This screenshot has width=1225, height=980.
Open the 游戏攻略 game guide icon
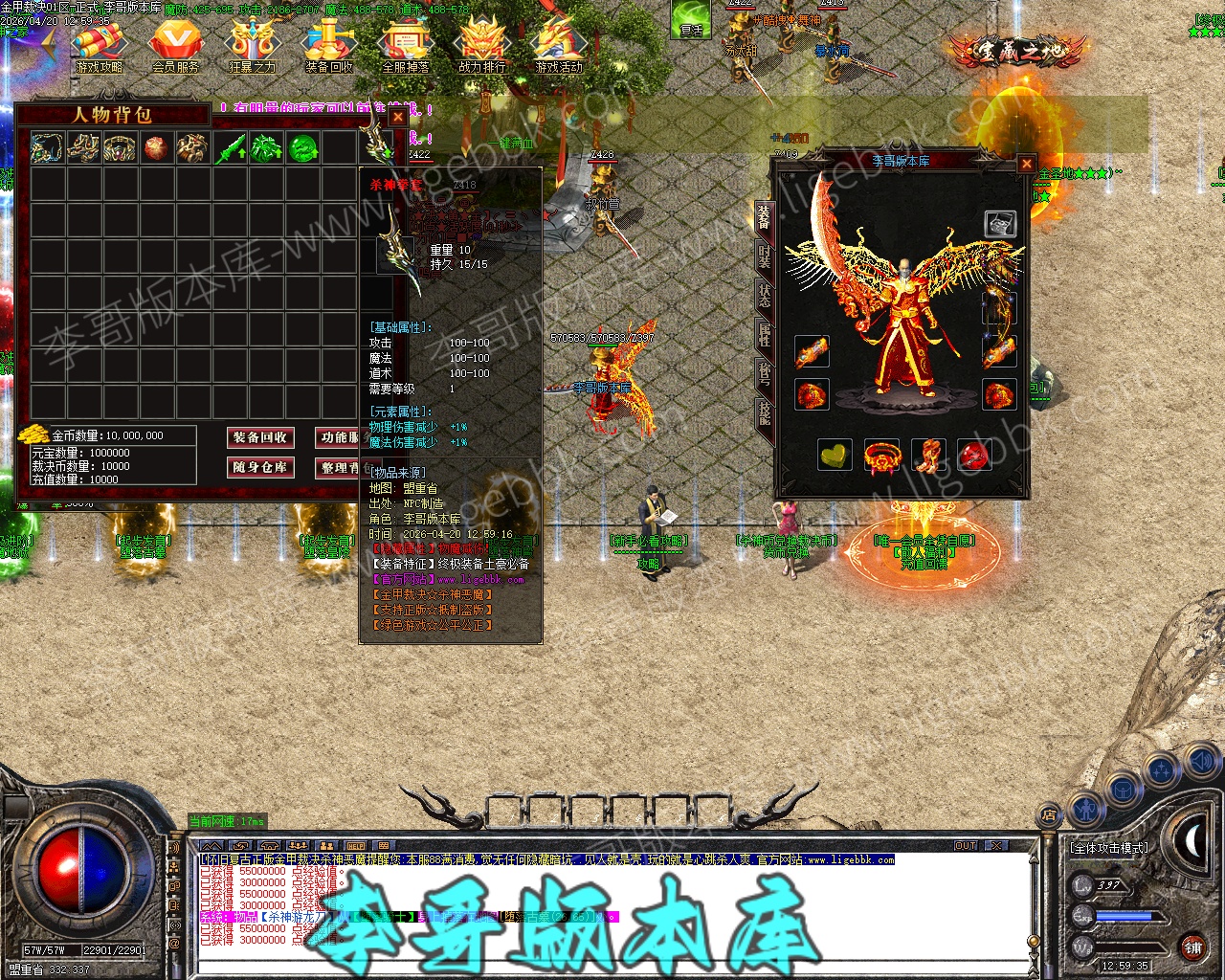pos(100,46)
